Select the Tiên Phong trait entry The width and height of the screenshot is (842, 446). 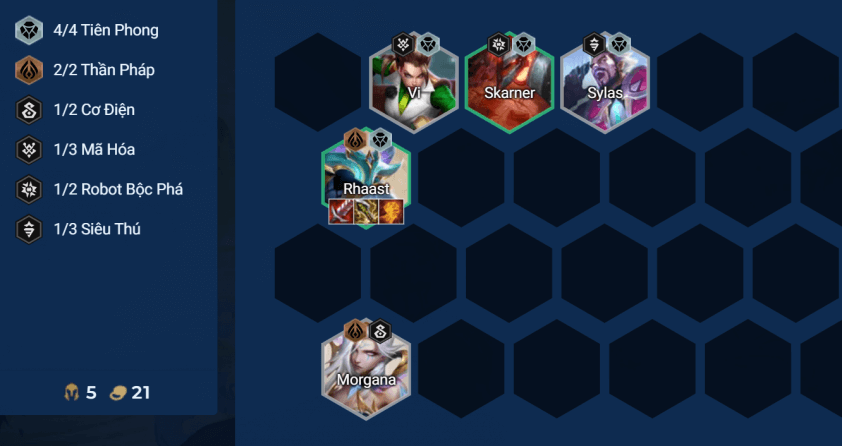(88, 30)
